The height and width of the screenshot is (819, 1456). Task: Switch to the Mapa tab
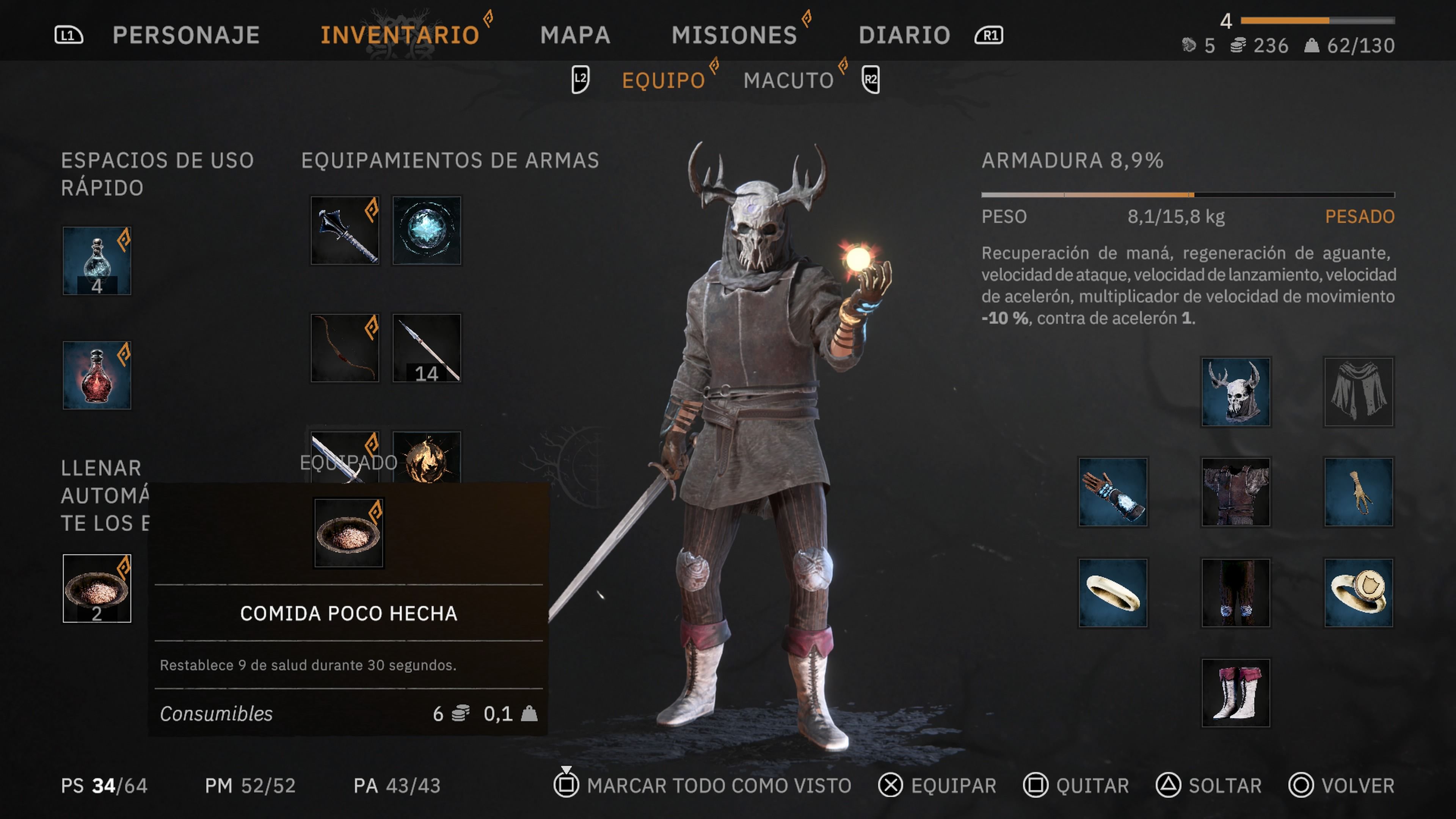[x=575, y=35]
